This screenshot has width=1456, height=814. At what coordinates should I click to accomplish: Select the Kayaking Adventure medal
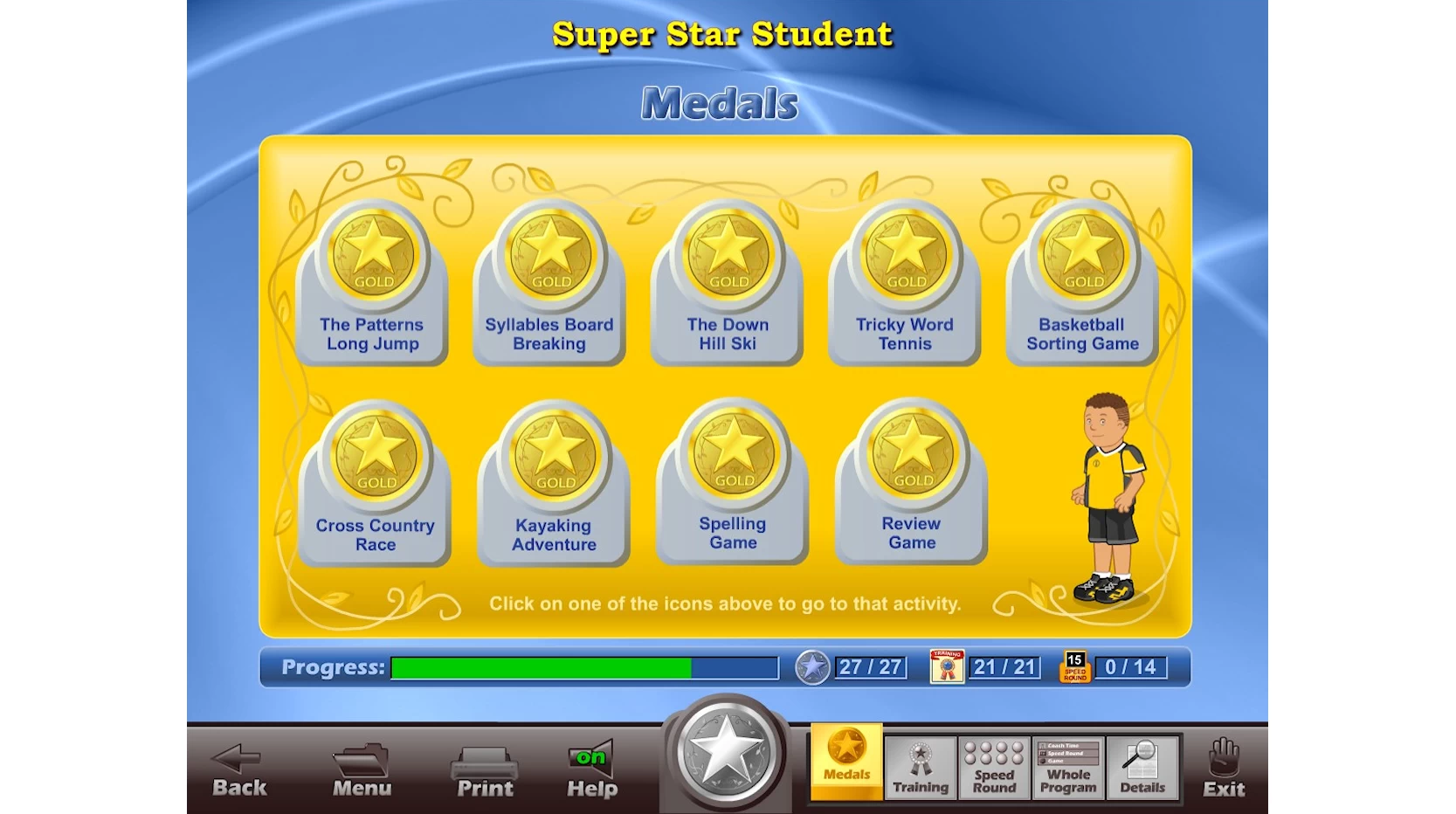554,482
